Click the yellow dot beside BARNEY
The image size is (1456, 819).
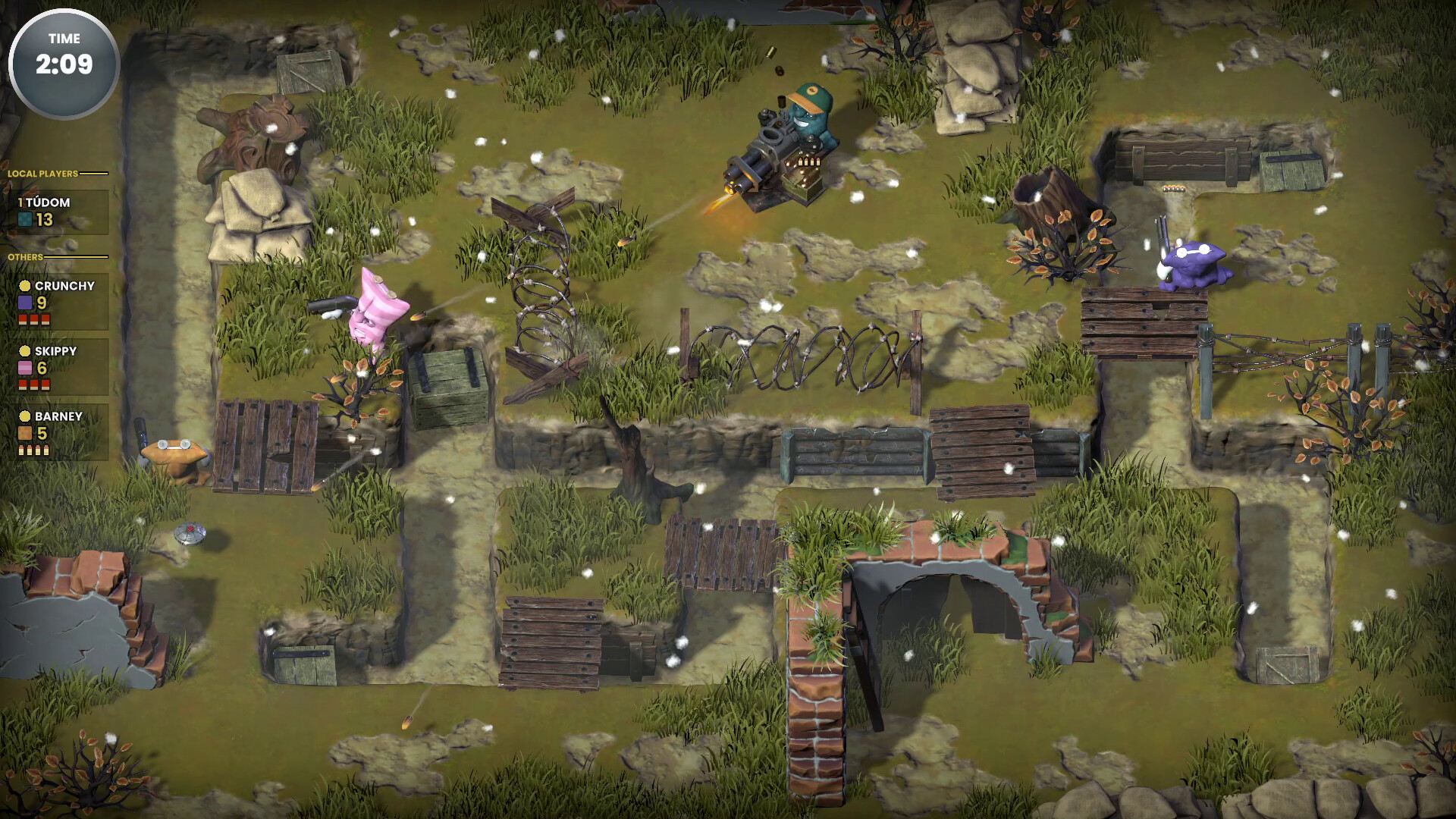24,416
